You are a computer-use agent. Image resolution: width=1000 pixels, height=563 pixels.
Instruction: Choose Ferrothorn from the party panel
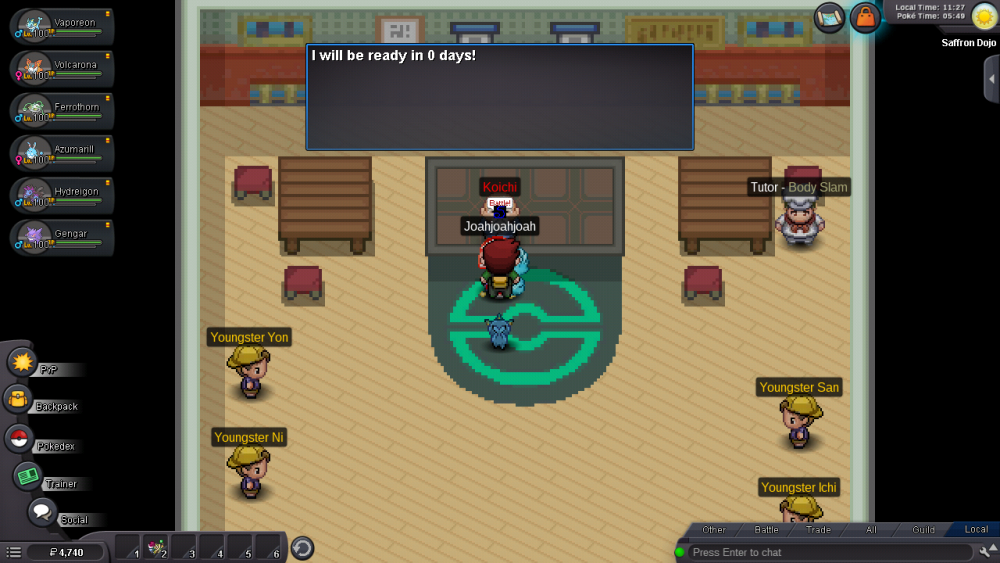tap(60, 111)
